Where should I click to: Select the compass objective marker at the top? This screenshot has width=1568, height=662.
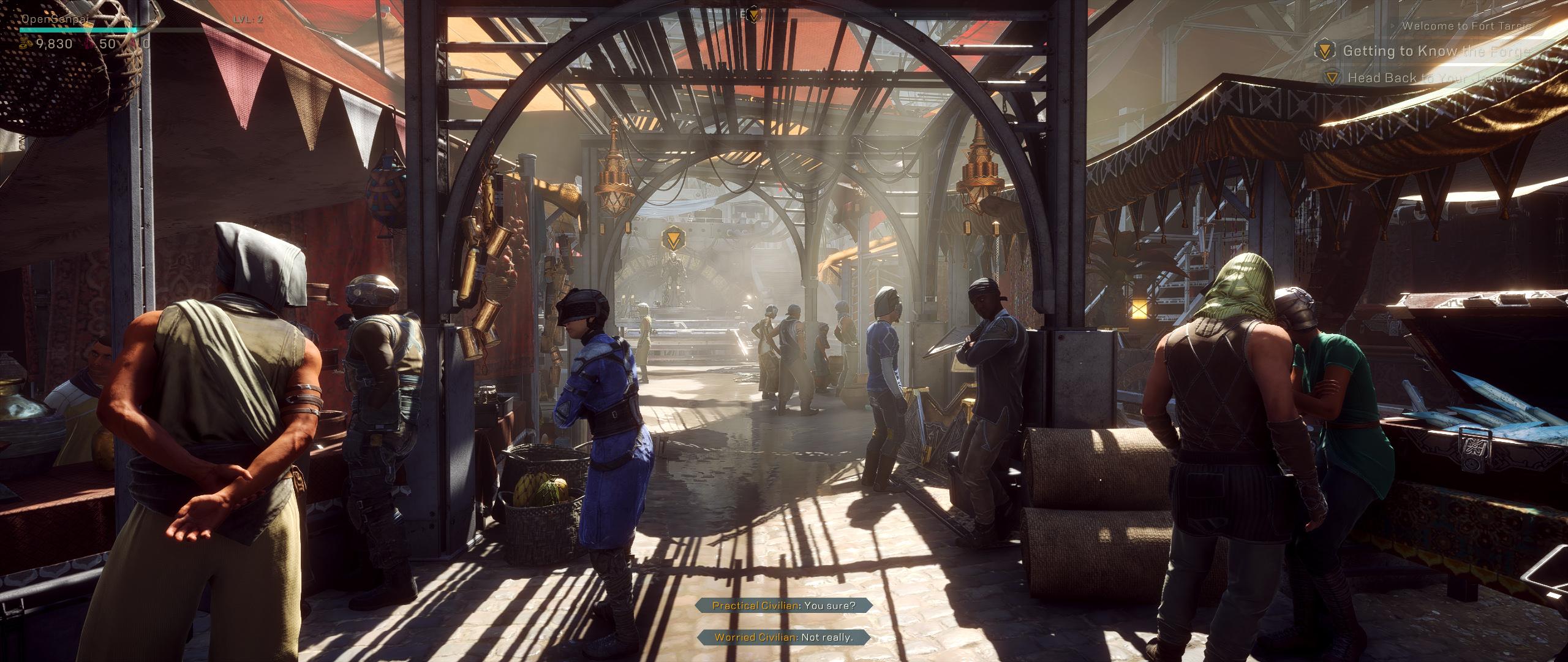(x=754, y=14)
